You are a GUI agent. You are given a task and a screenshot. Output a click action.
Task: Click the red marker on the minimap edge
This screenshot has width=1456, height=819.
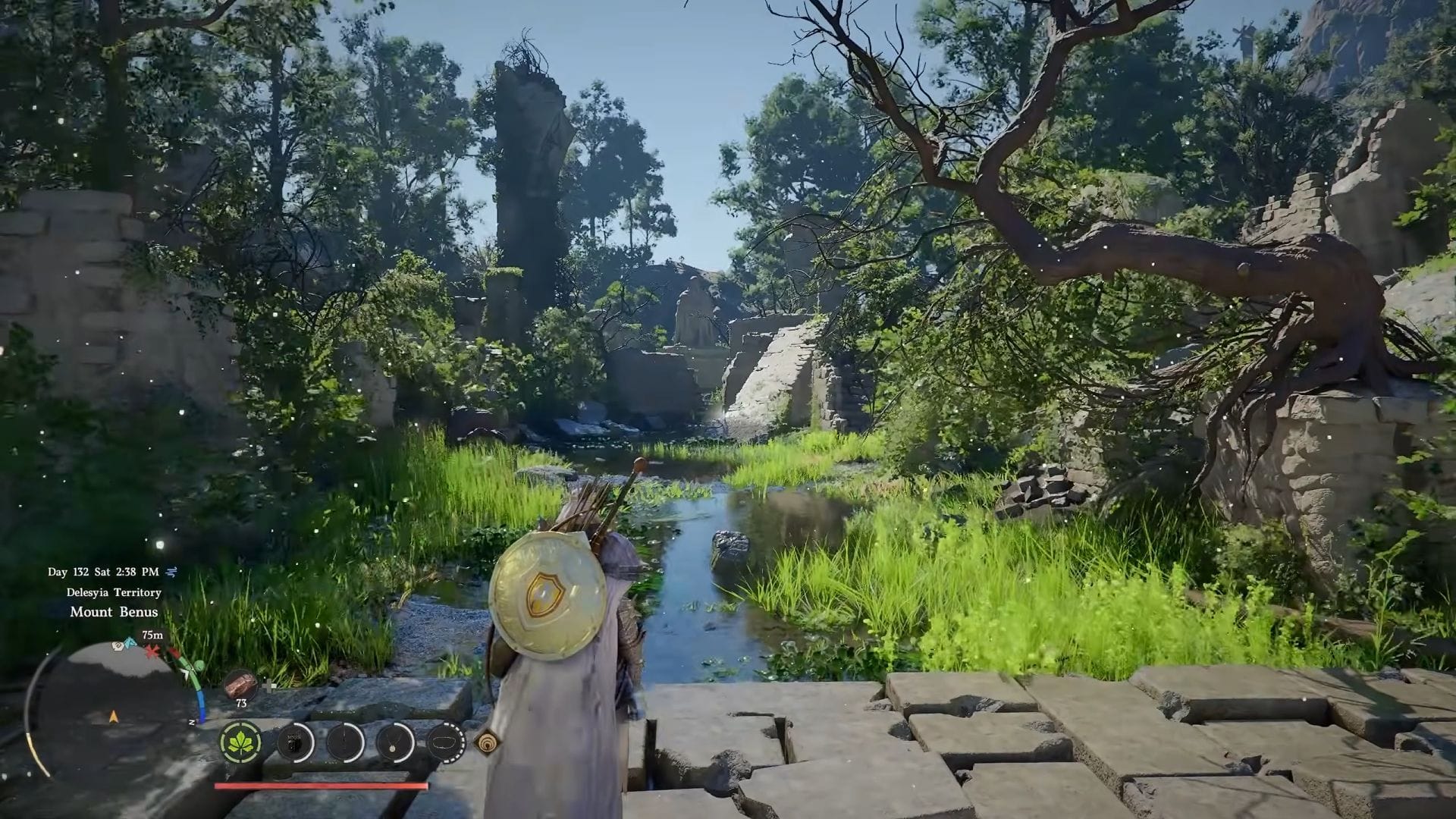tap(154, 652)
